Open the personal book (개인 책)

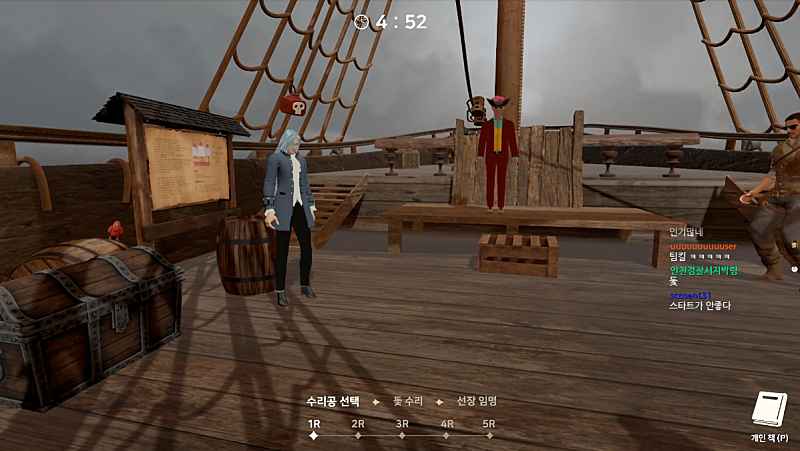pyautogui.click(x=771, y=410)
